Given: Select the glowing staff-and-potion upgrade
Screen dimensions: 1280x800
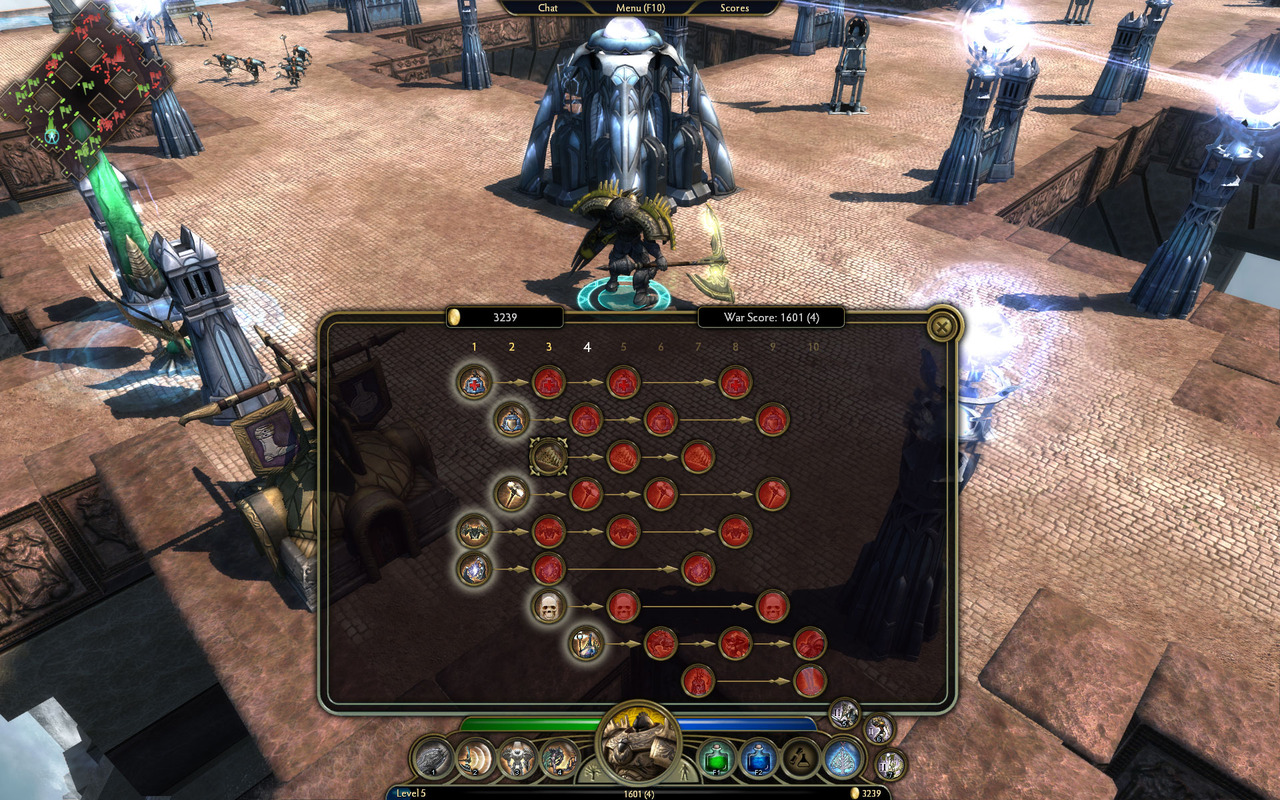Looking at the screenshot, I should [x=586, y=642].
